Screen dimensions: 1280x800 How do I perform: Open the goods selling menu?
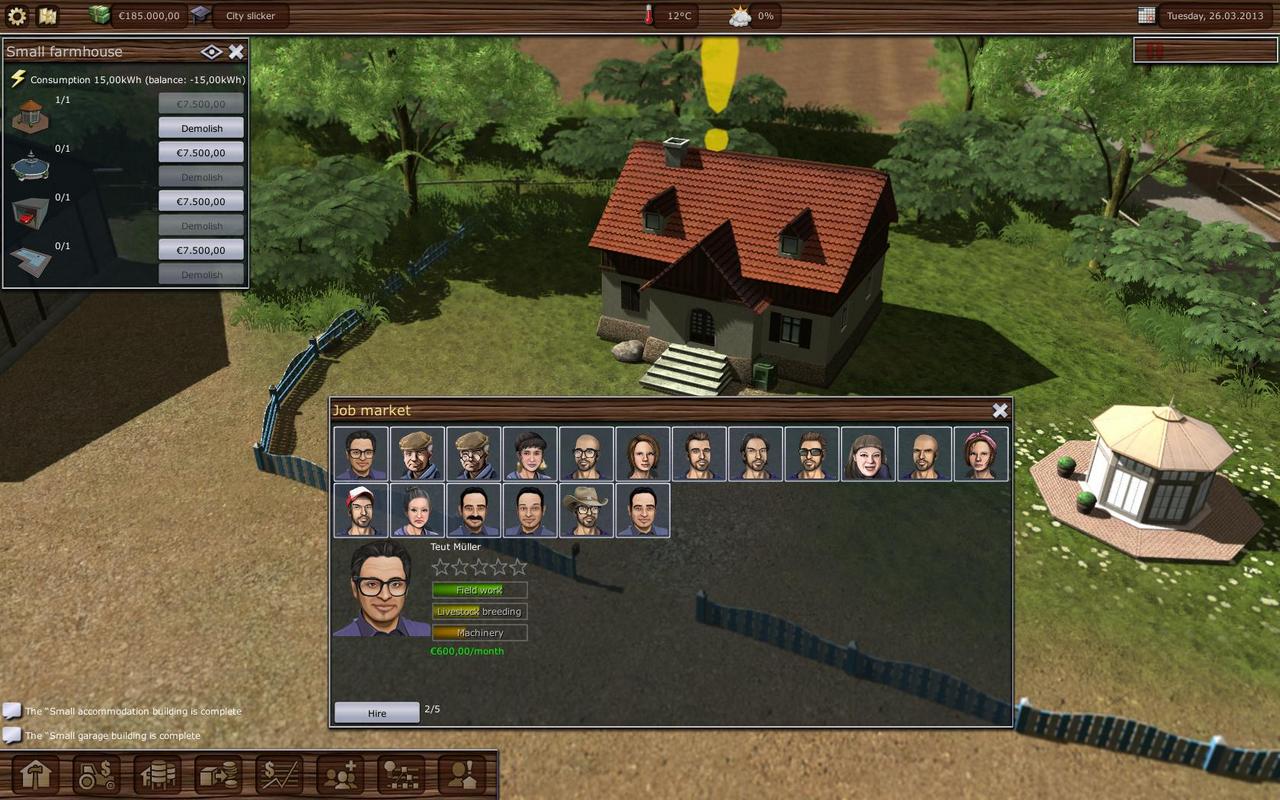point(218,775)
